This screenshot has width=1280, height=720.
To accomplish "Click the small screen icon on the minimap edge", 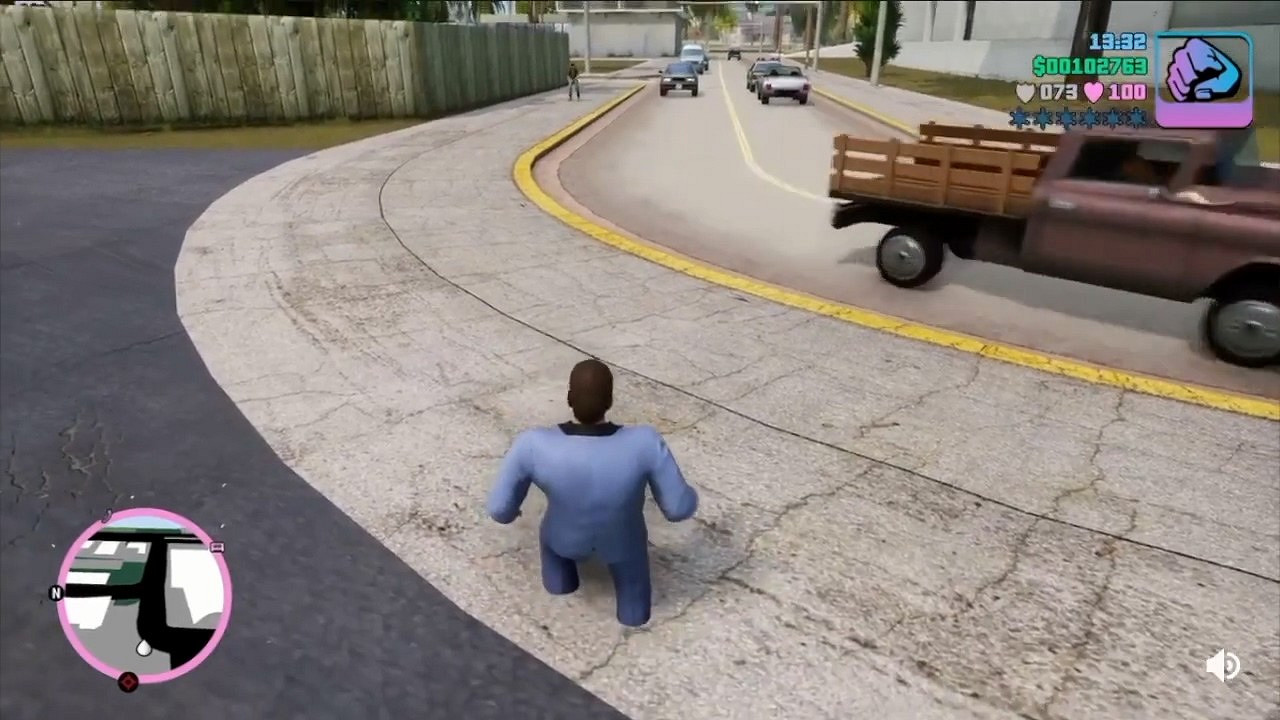I will (217, 548).
